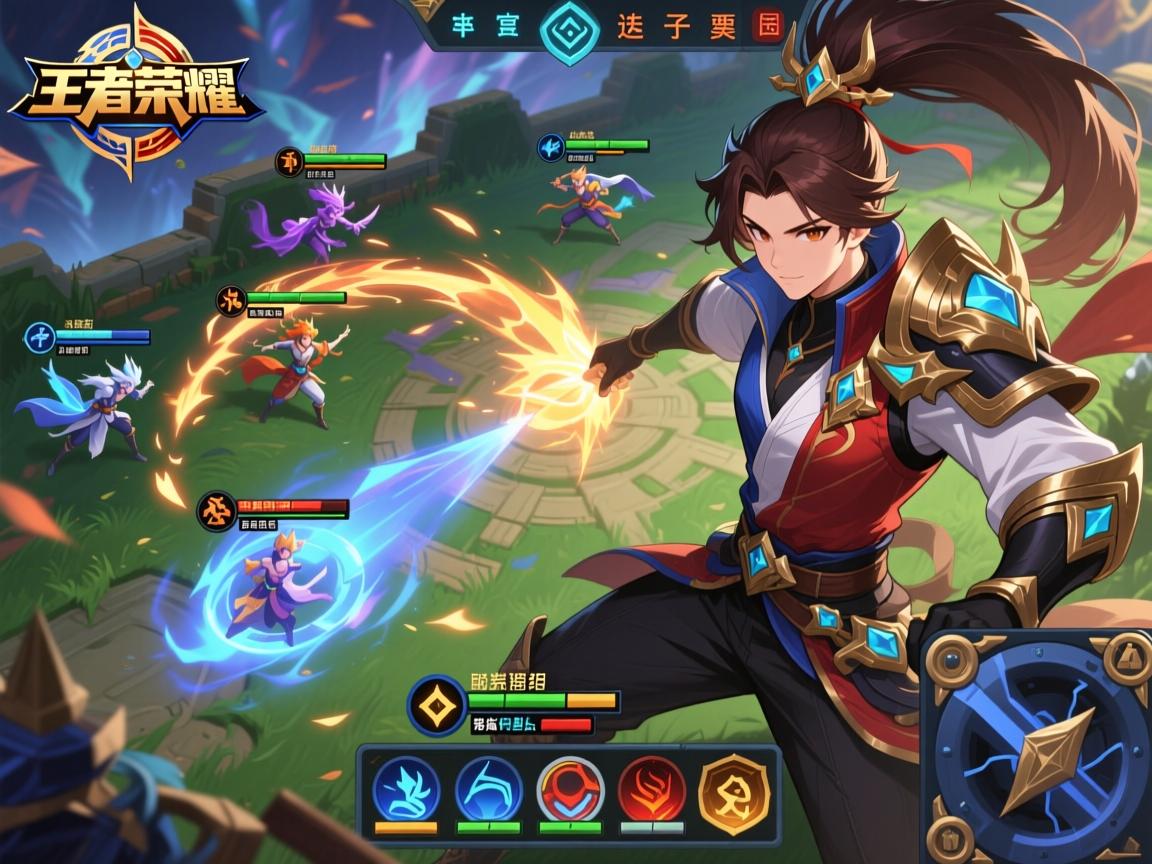Select the blue ally marker above the white-haired hero
This screenshot has height=864, width=1152.
tap(40, 337)
